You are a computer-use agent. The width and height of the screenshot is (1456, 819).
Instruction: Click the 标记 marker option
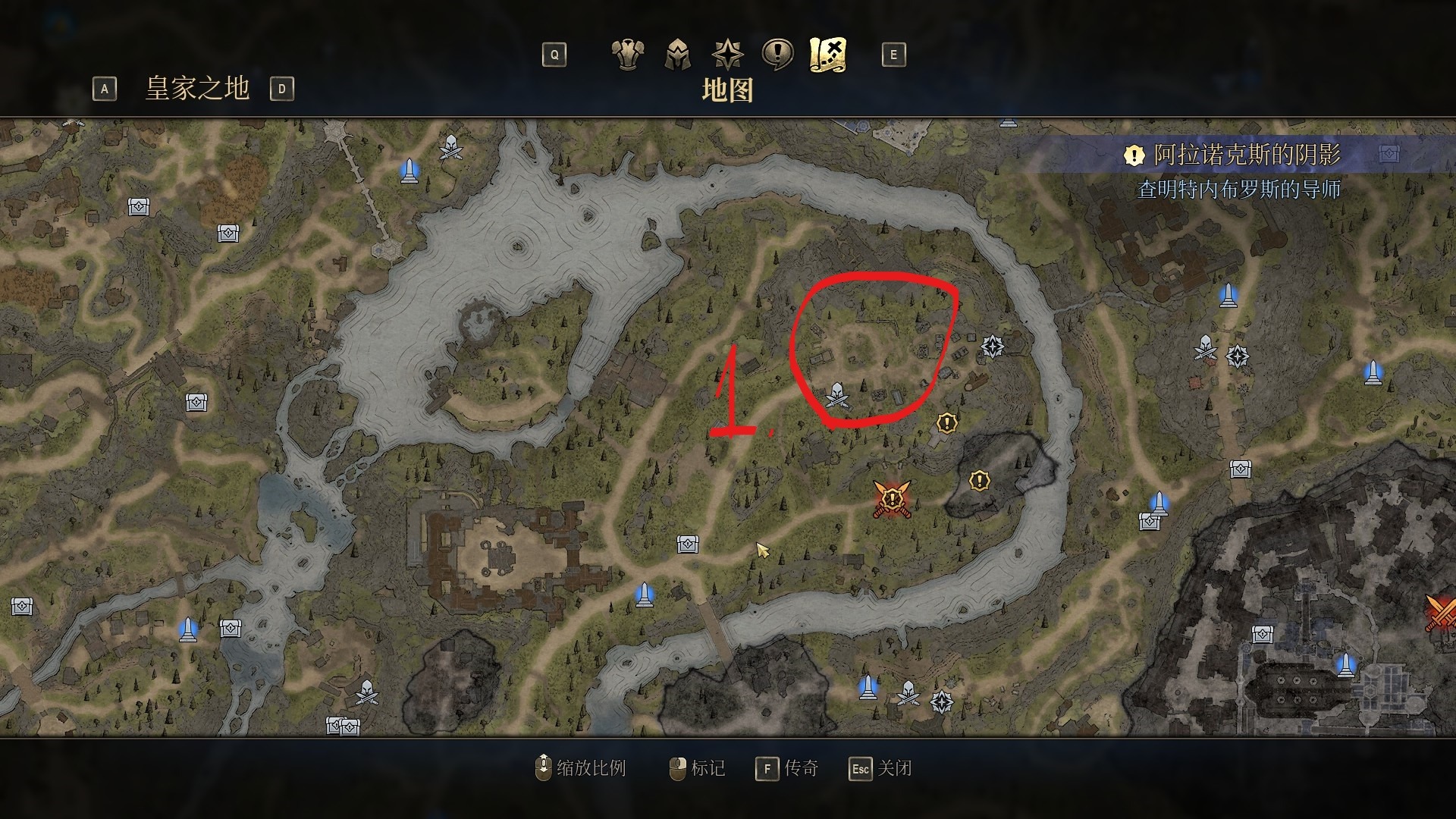(698, 768)
